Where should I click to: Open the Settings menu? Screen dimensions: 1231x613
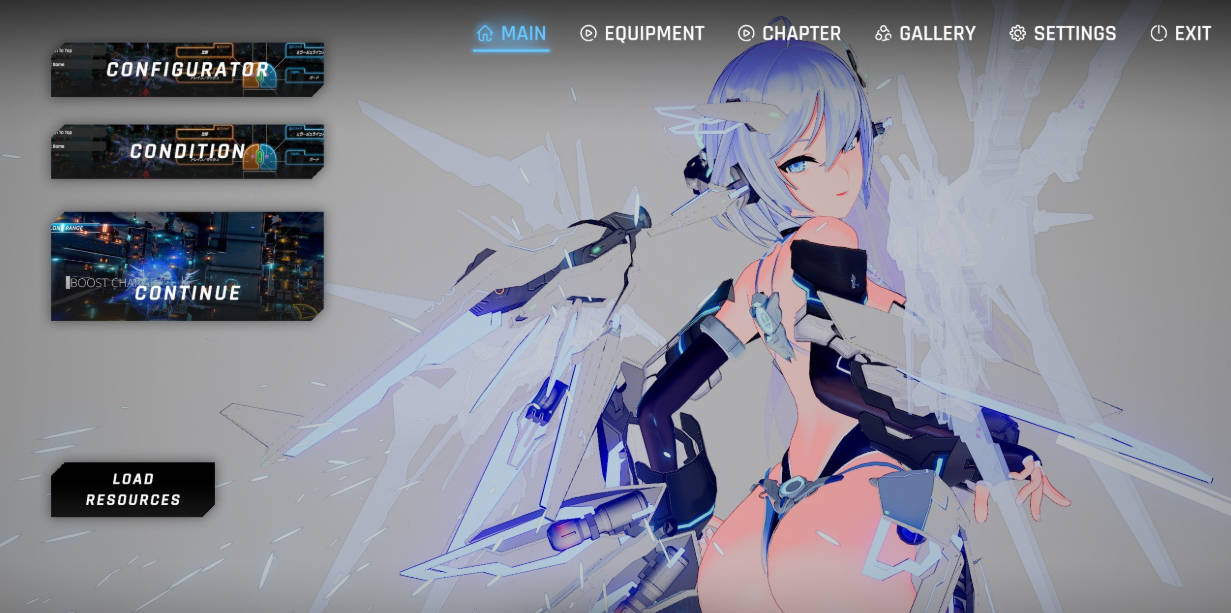[x=1063, y=33]
